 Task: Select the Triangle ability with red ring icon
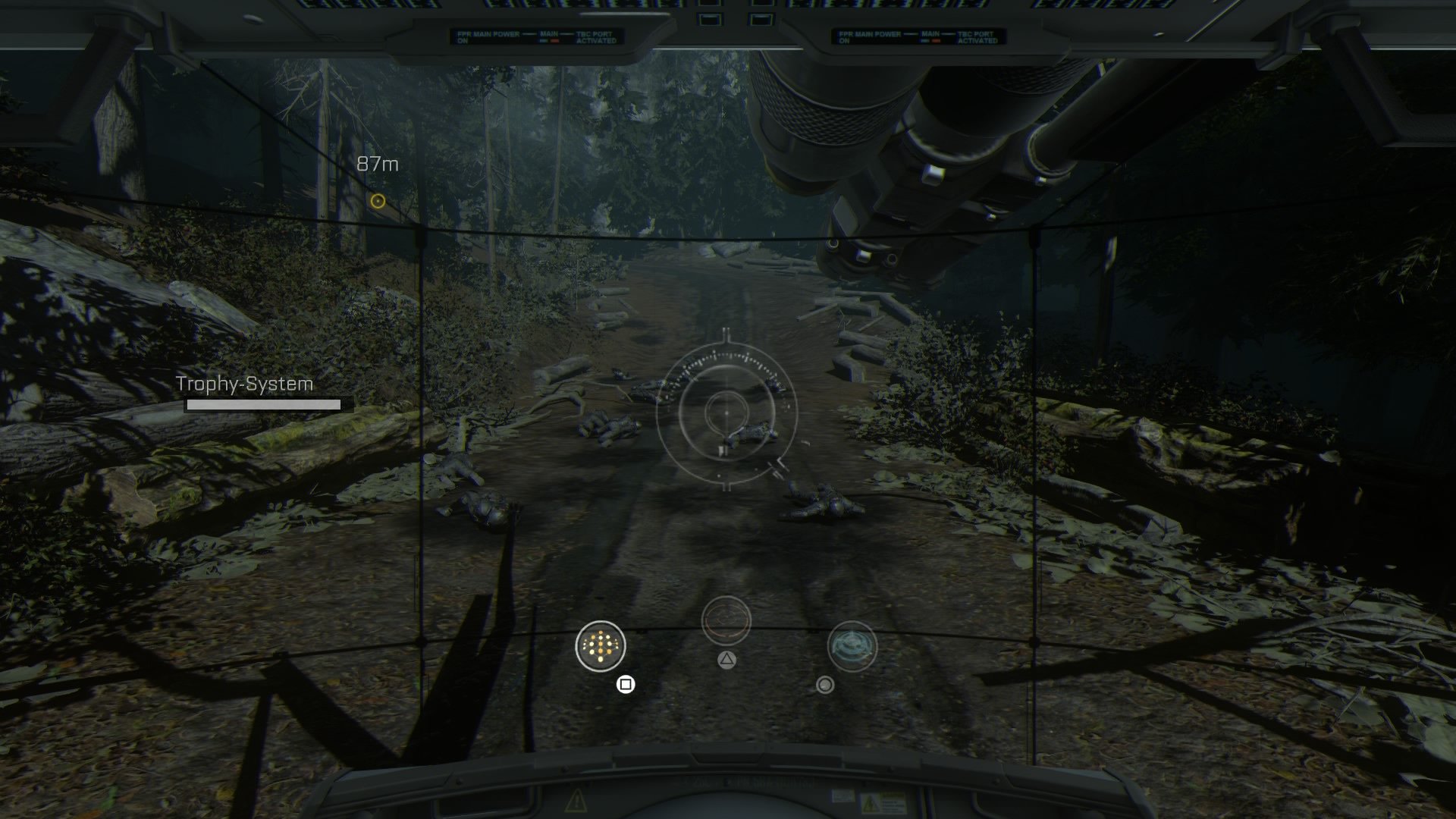[726, 620]
